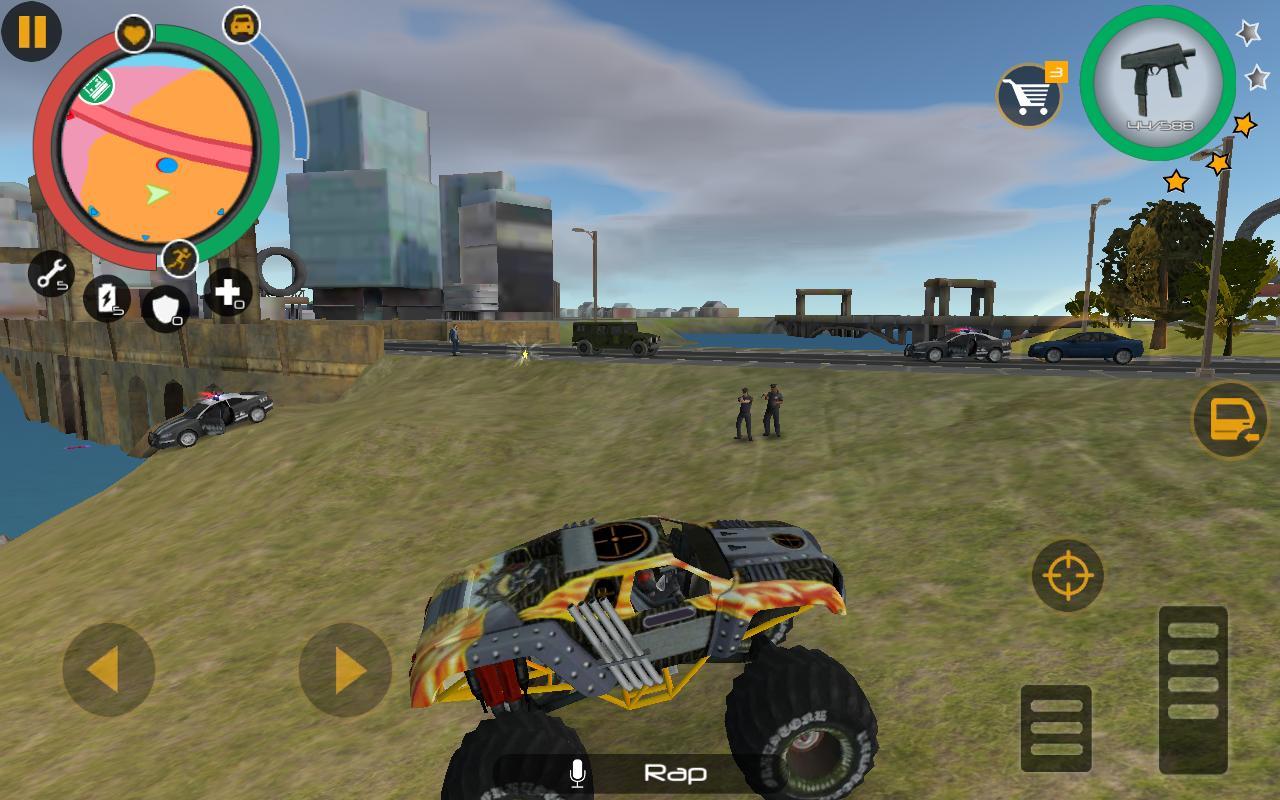This screenshot has height=800, width=1280.
Task: Tap the gold star beside the weapon slot
Action: coord(1243,124)
